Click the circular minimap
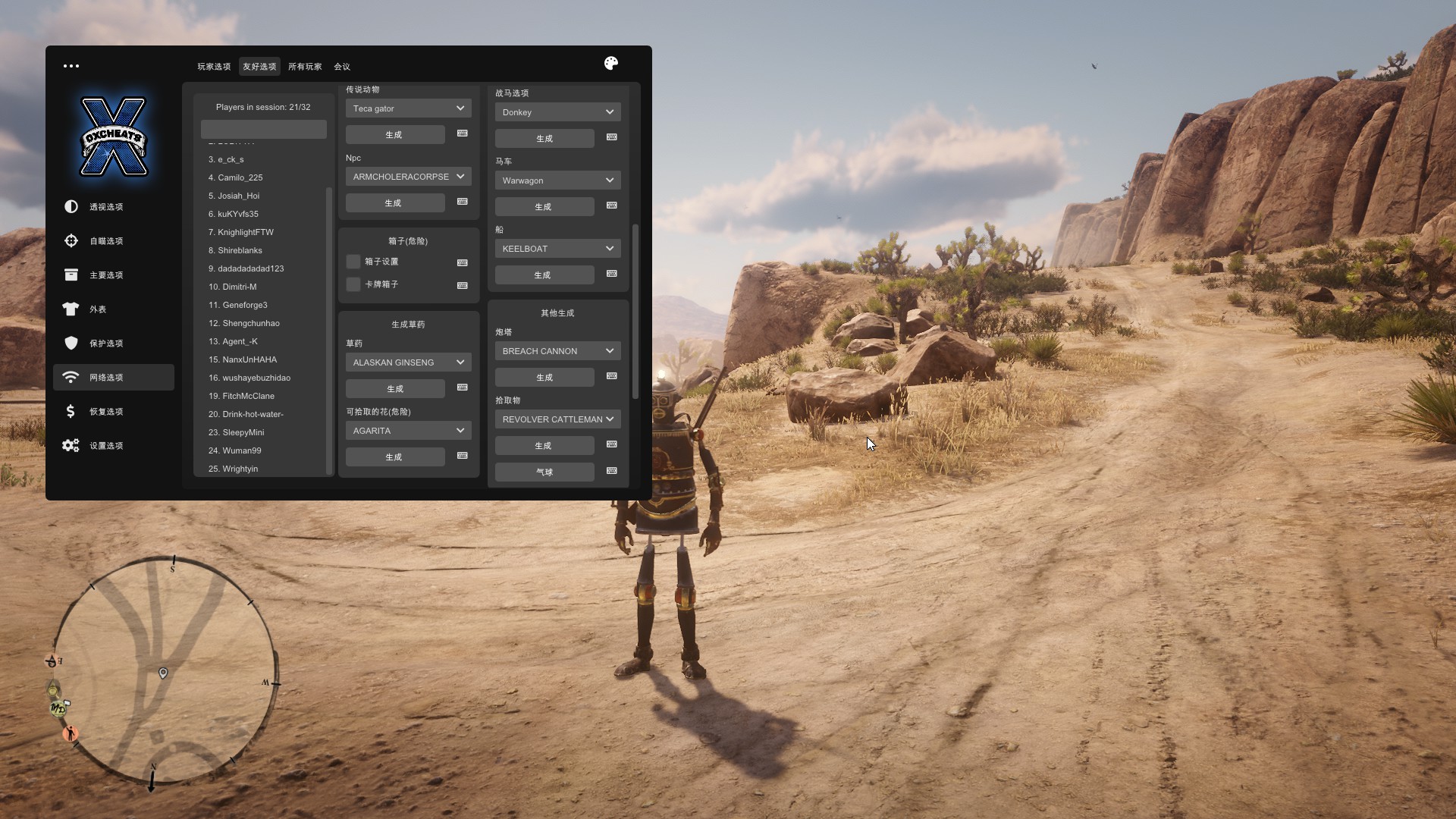Viewport: 1456px width, 819px height. tap(165, 670)
